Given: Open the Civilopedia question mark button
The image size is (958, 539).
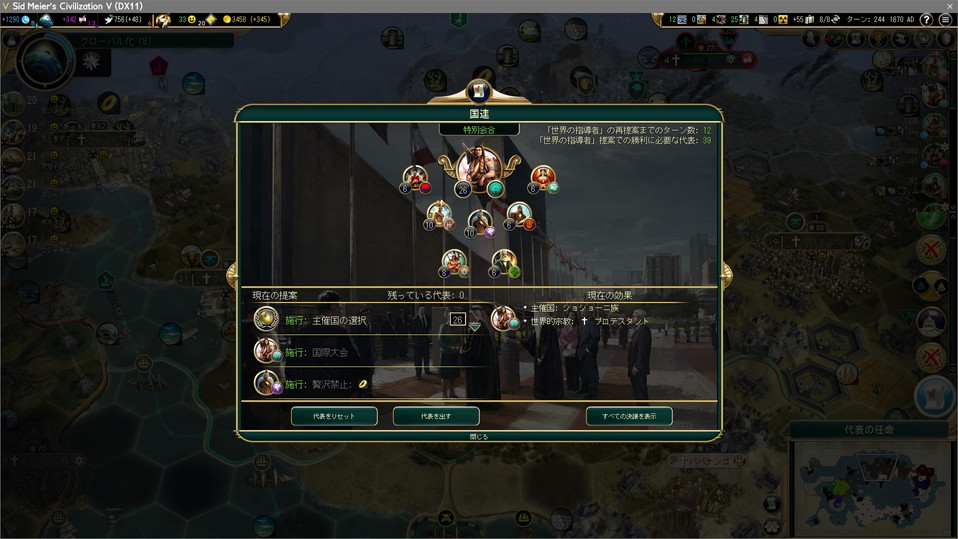Looking at the screenshot, I should 926,20.
